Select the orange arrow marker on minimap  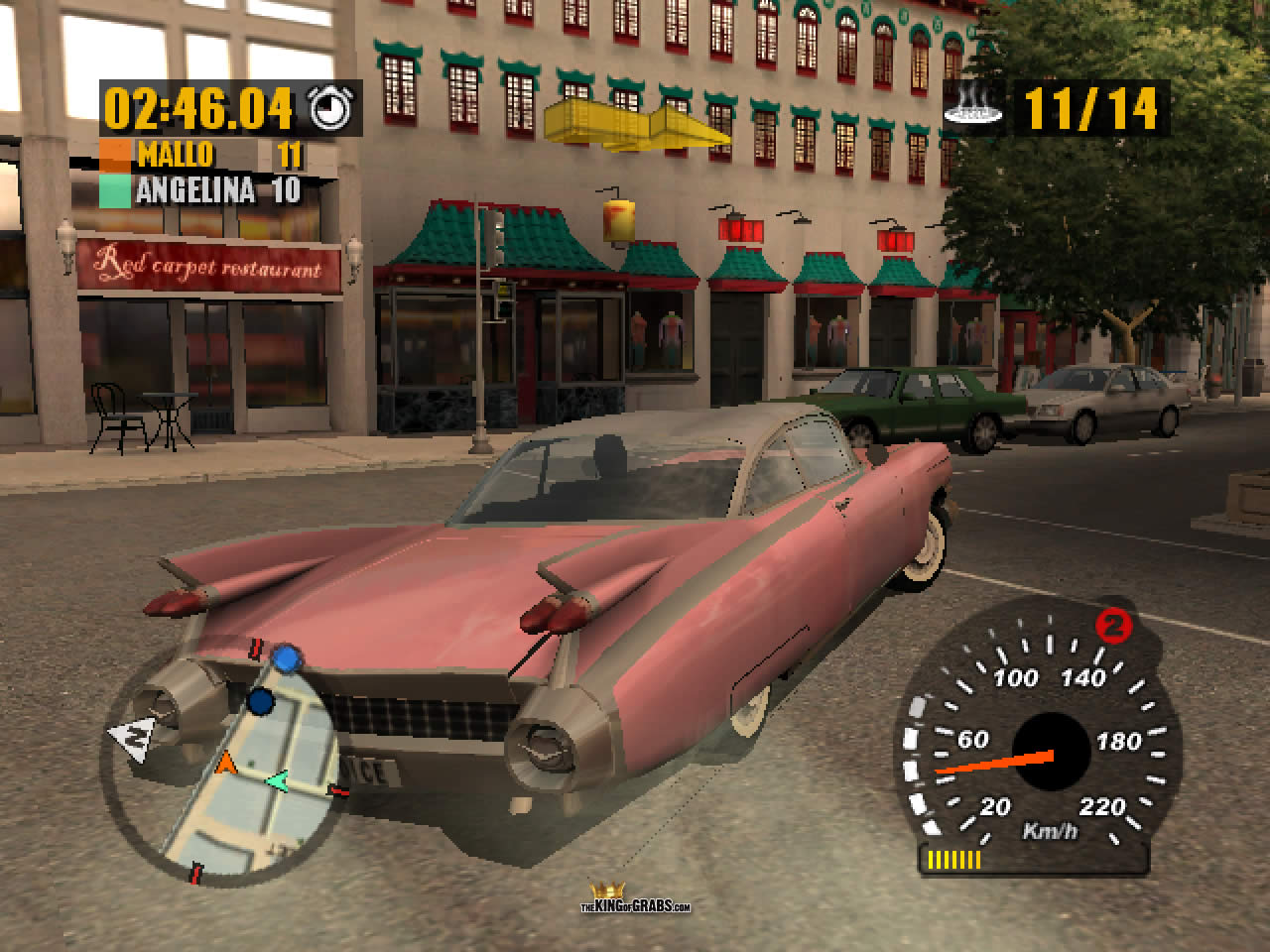[226, 763]
